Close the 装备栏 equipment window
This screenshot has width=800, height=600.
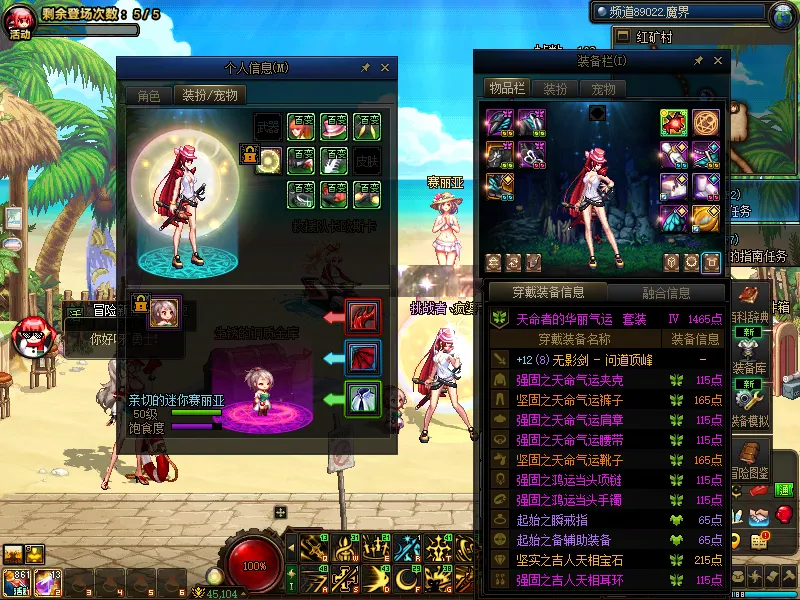[x=718, y=61]
